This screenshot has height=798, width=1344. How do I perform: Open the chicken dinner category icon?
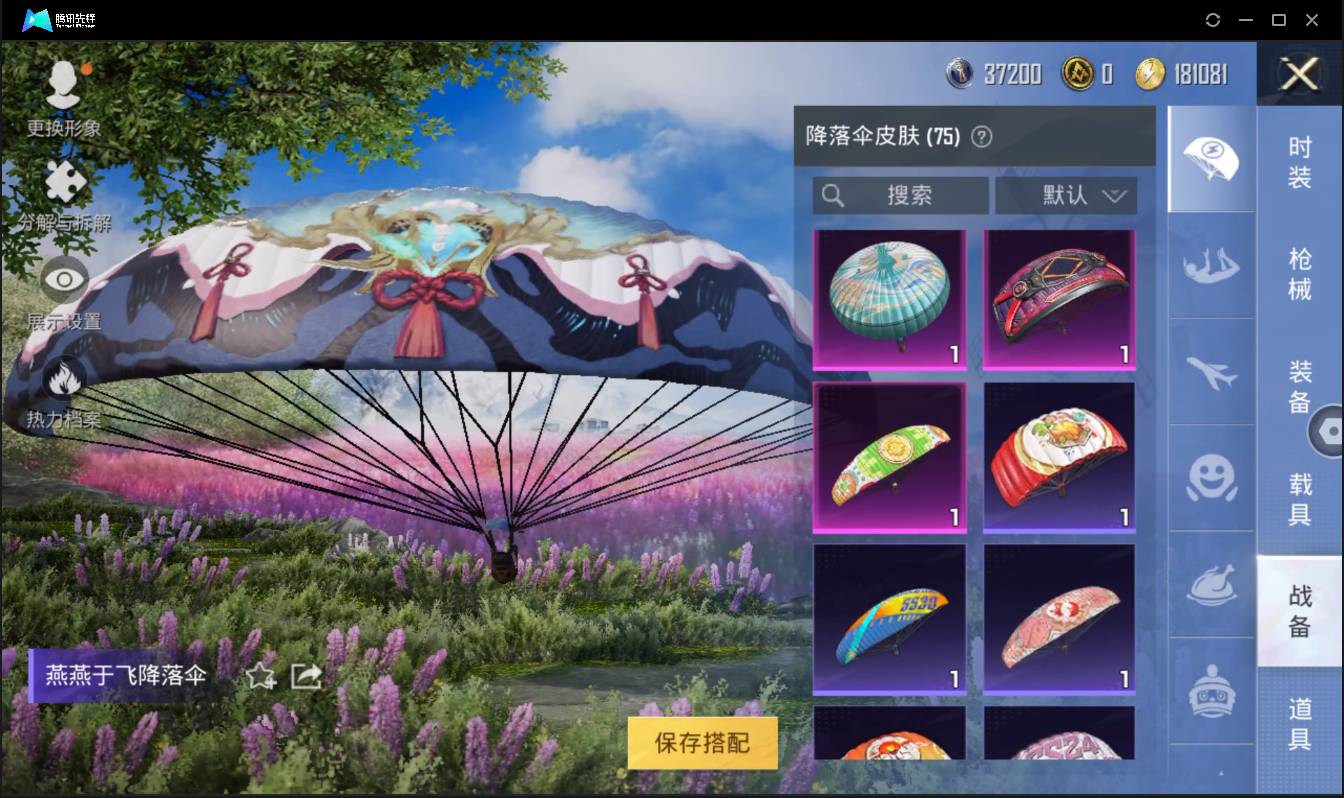(x=1210, y=587)
